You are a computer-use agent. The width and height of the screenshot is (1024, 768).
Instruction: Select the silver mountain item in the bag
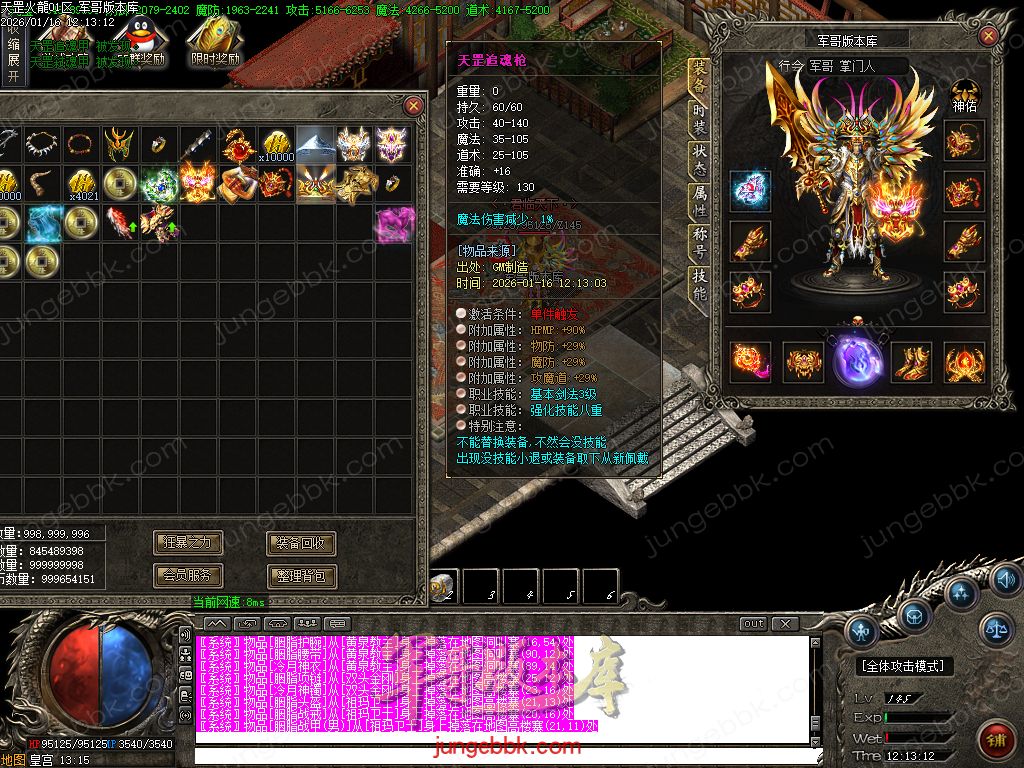click(x=315, y=145)
